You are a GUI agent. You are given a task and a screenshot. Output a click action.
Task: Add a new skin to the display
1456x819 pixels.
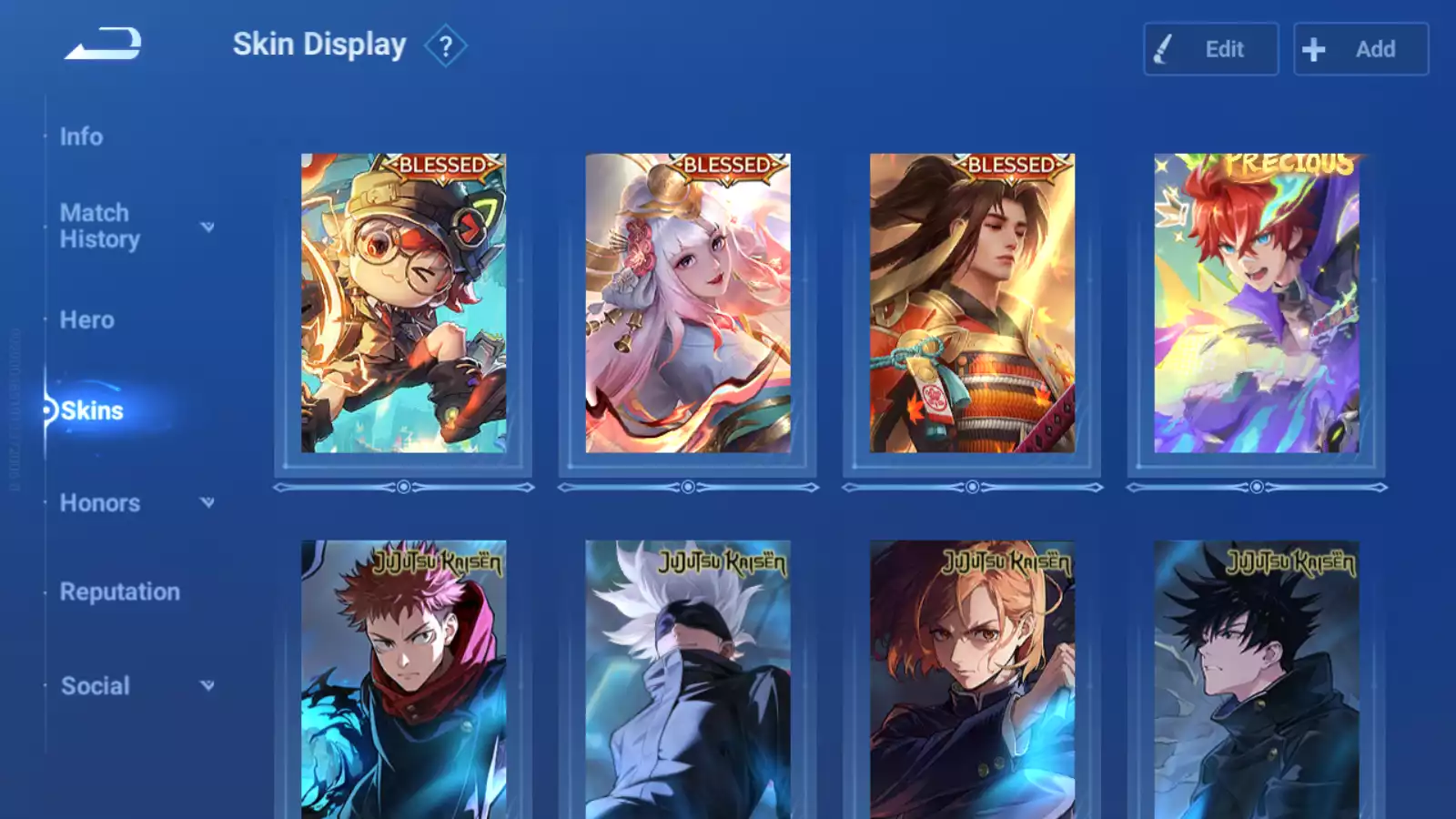pos(1360,49)
